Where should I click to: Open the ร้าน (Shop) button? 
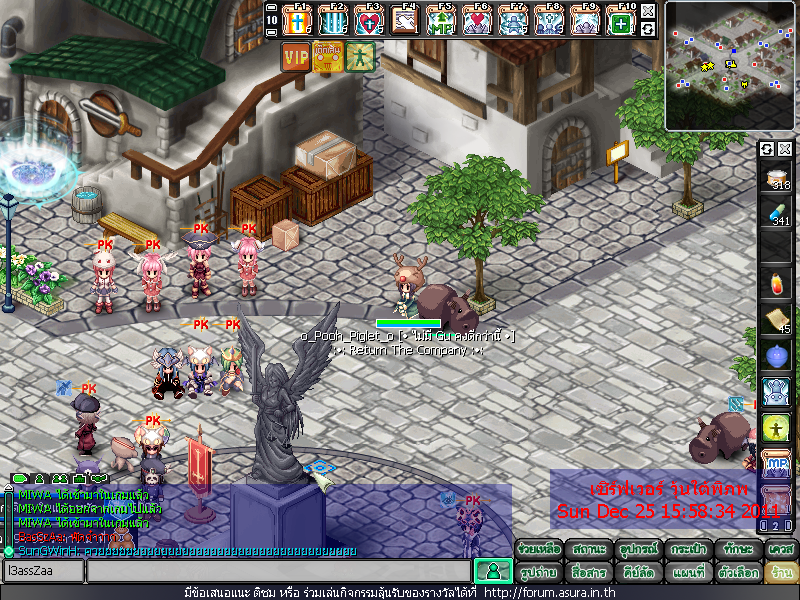coord(781,573)
